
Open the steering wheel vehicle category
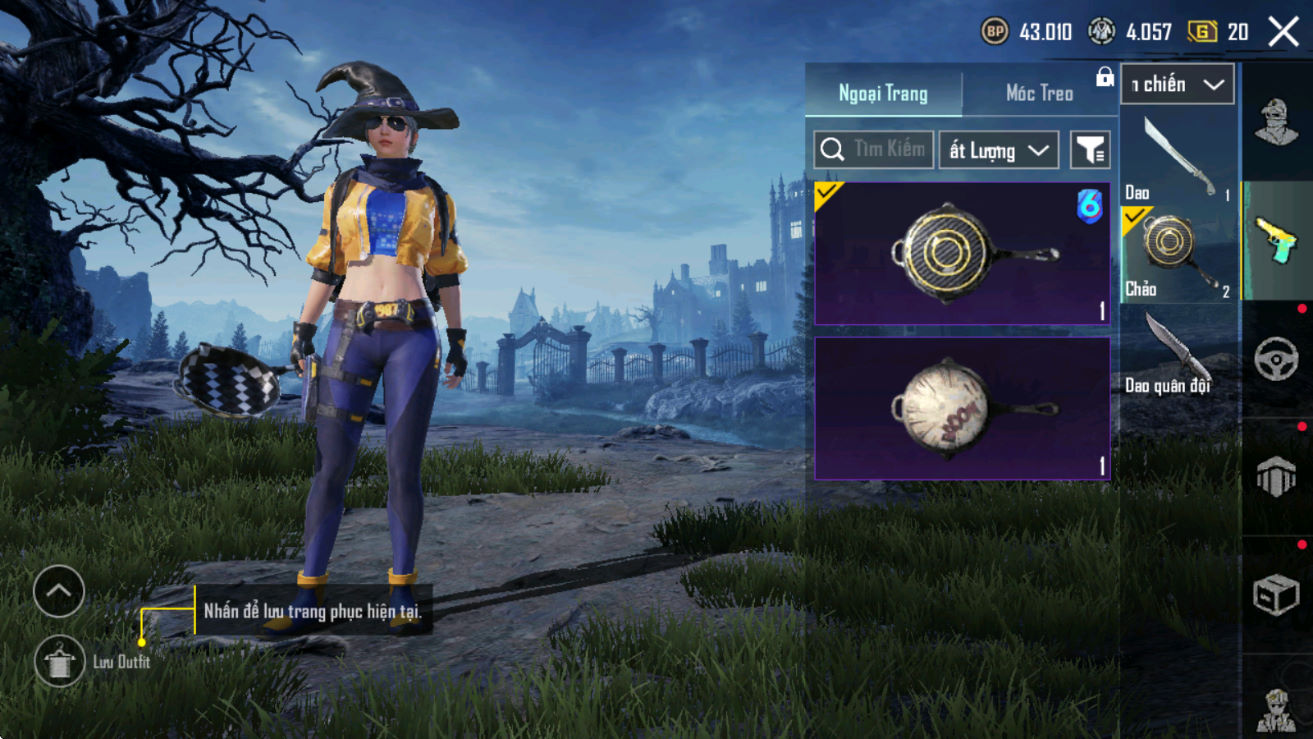[1276, 358]
